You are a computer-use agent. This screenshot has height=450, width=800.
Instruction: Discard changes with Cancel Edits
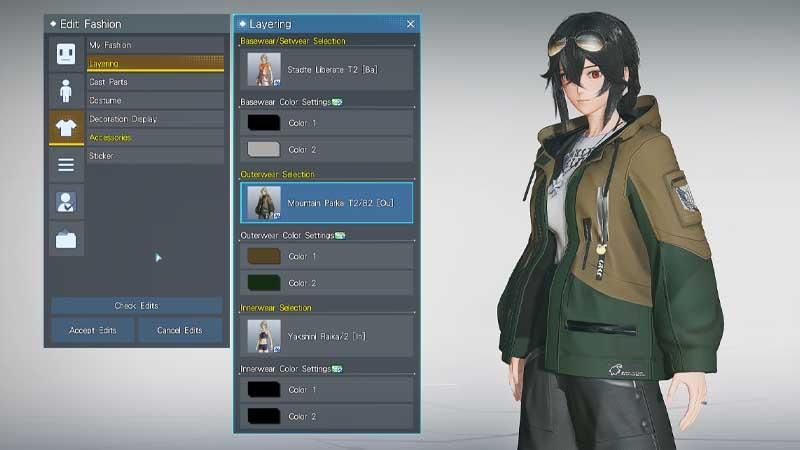click(180, 330)
